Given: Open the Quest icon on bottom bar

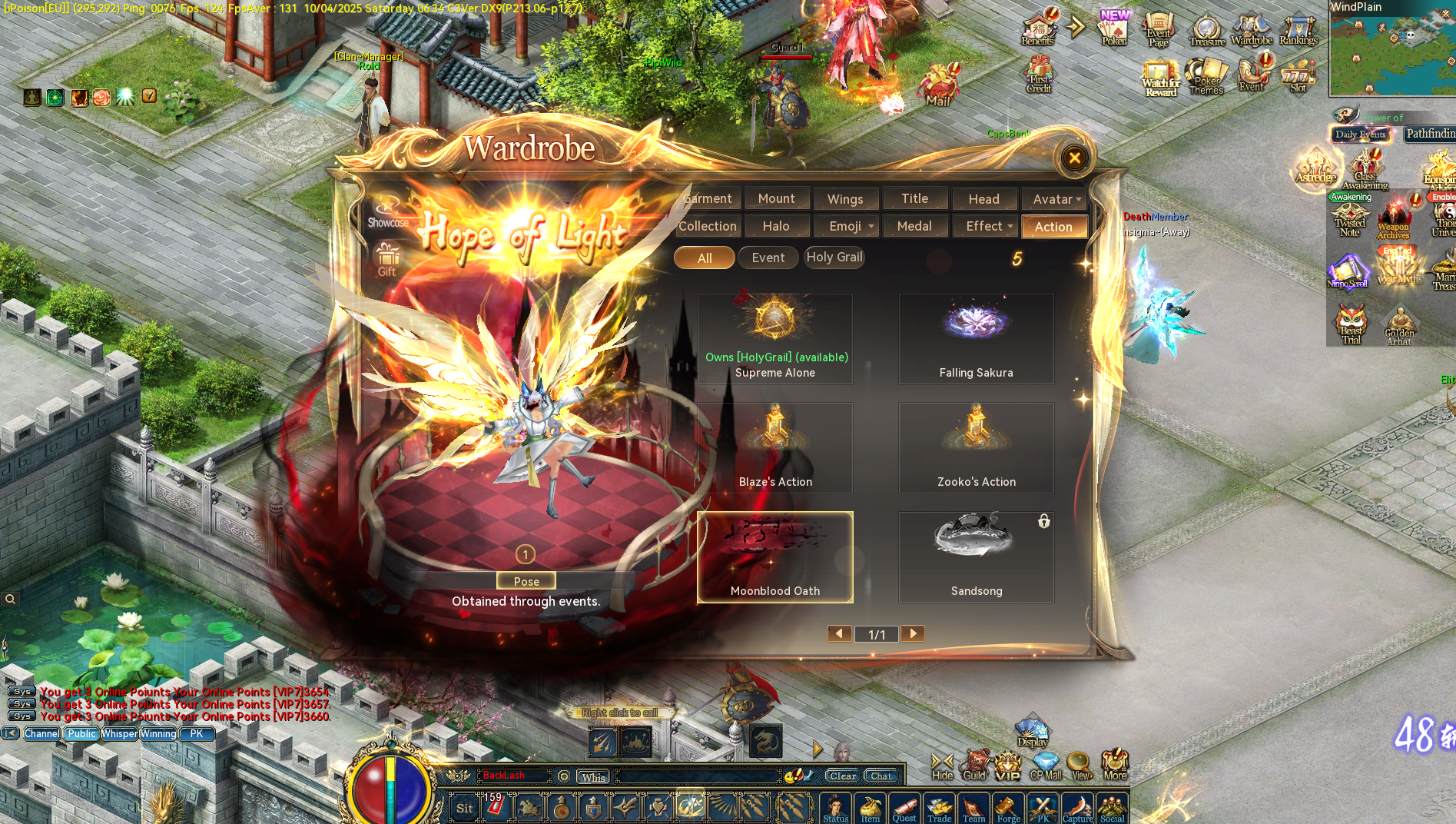Looking at the screenshot, I should (x=904, y=807).
